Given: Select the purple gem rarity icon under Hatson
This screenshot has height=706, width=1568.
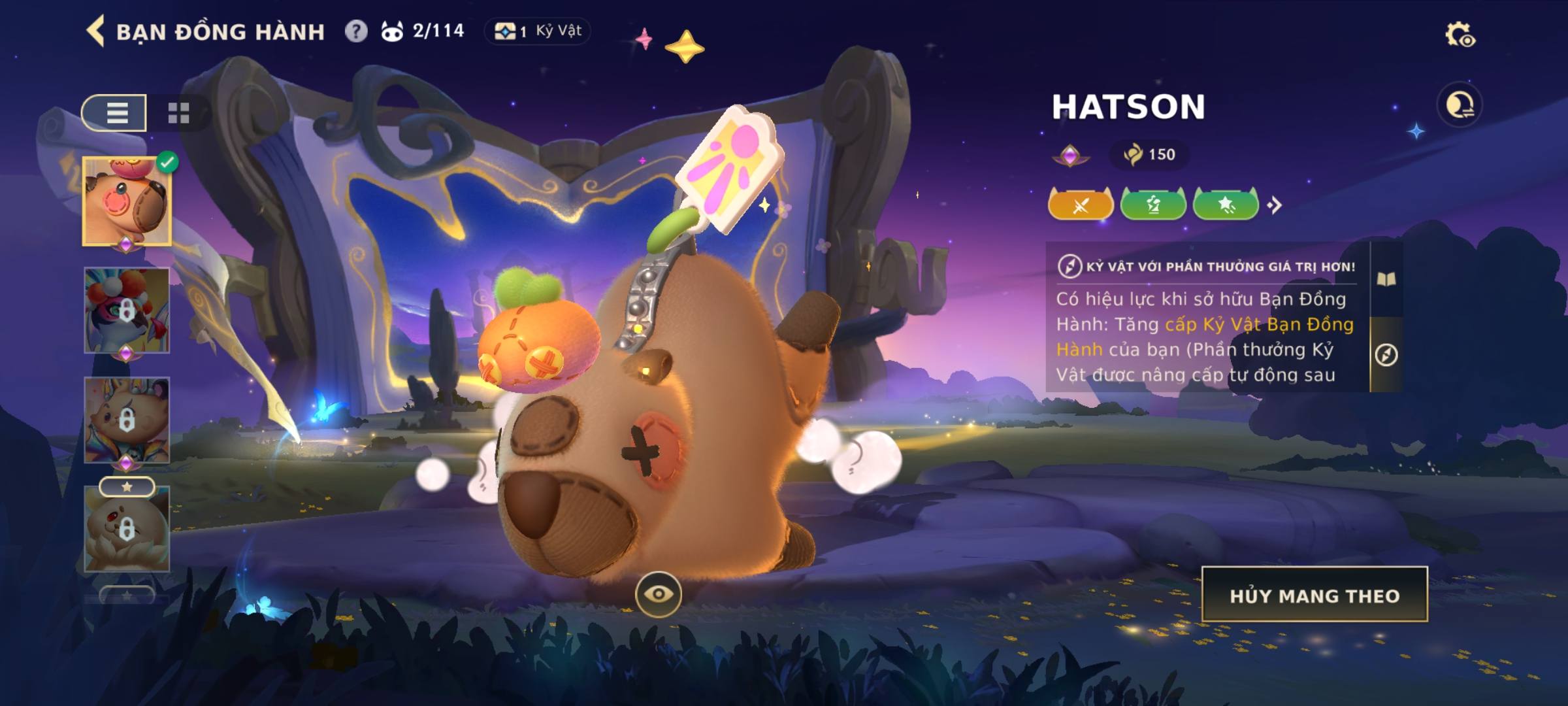Looking at the screenshot, I should point(1070,156).
